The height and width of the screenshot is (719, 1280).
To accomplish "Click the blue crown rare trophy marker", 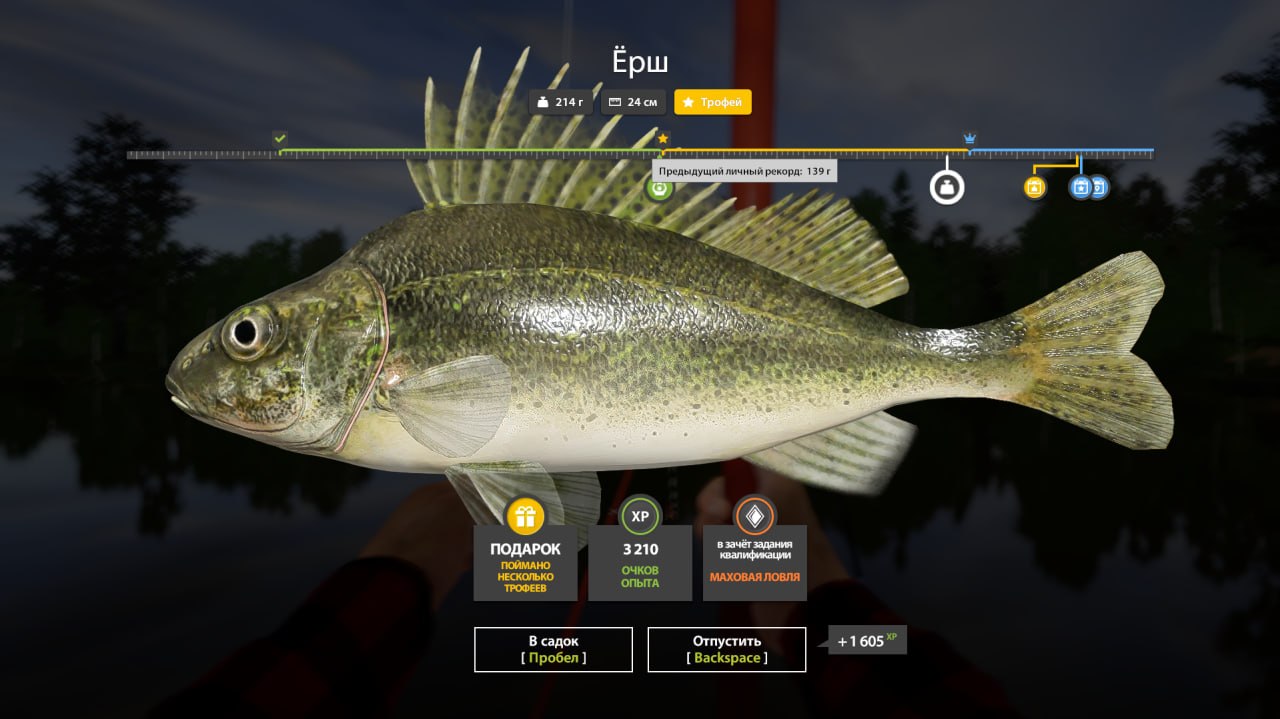I will click(x=969, y=138).
